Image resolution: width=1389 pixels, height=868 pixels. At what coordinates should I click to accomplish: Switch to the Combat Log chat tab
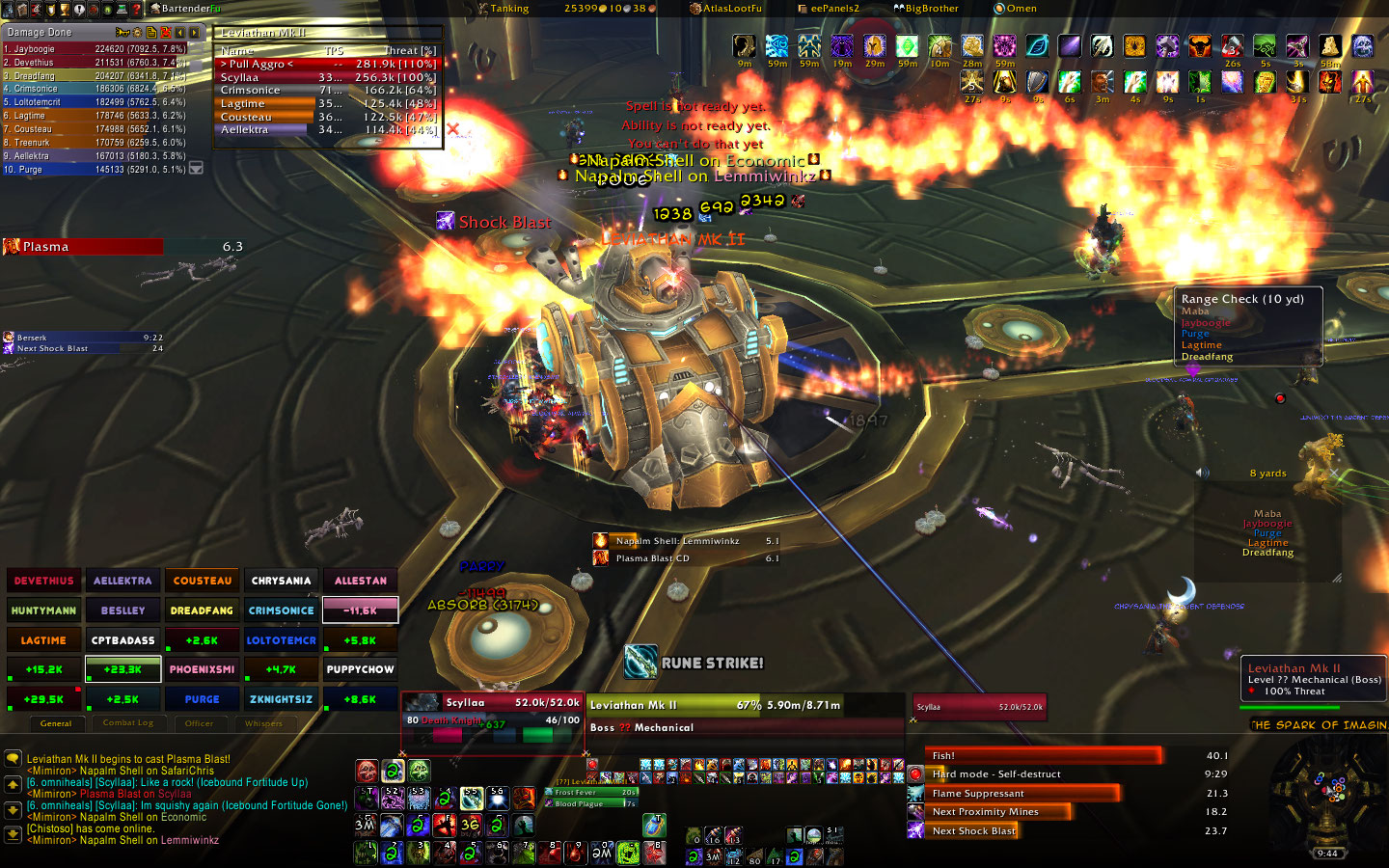click(128, 722)
